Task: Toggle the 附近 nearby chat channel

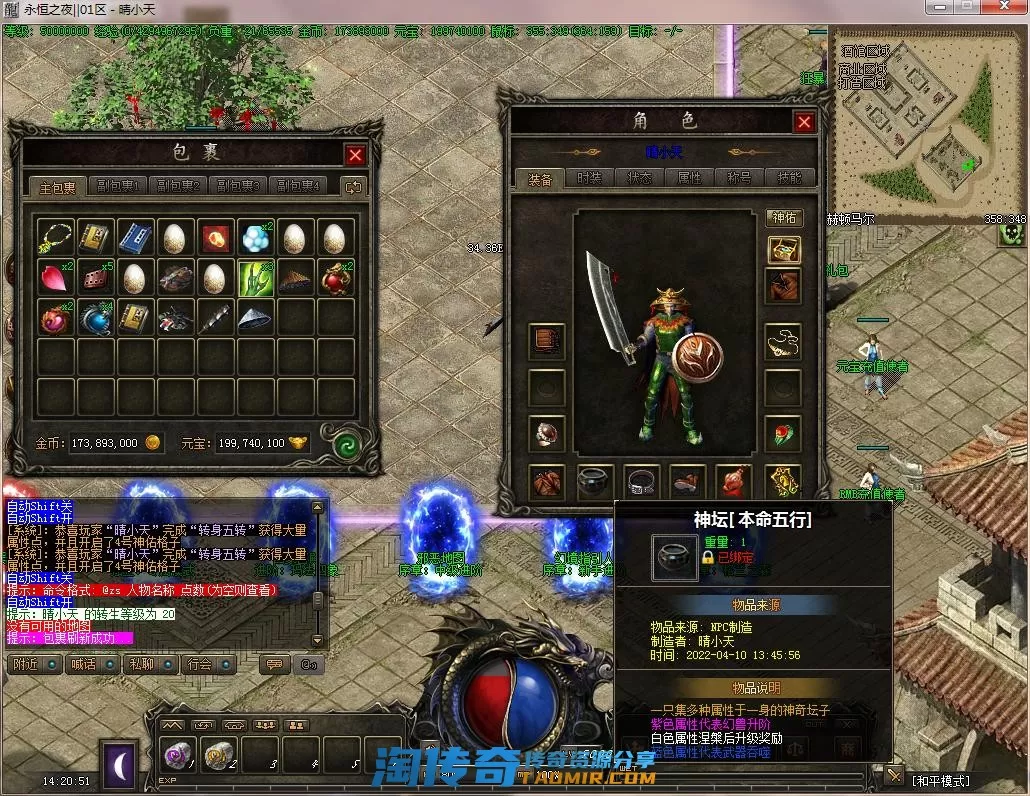Action: pos(26,664)
